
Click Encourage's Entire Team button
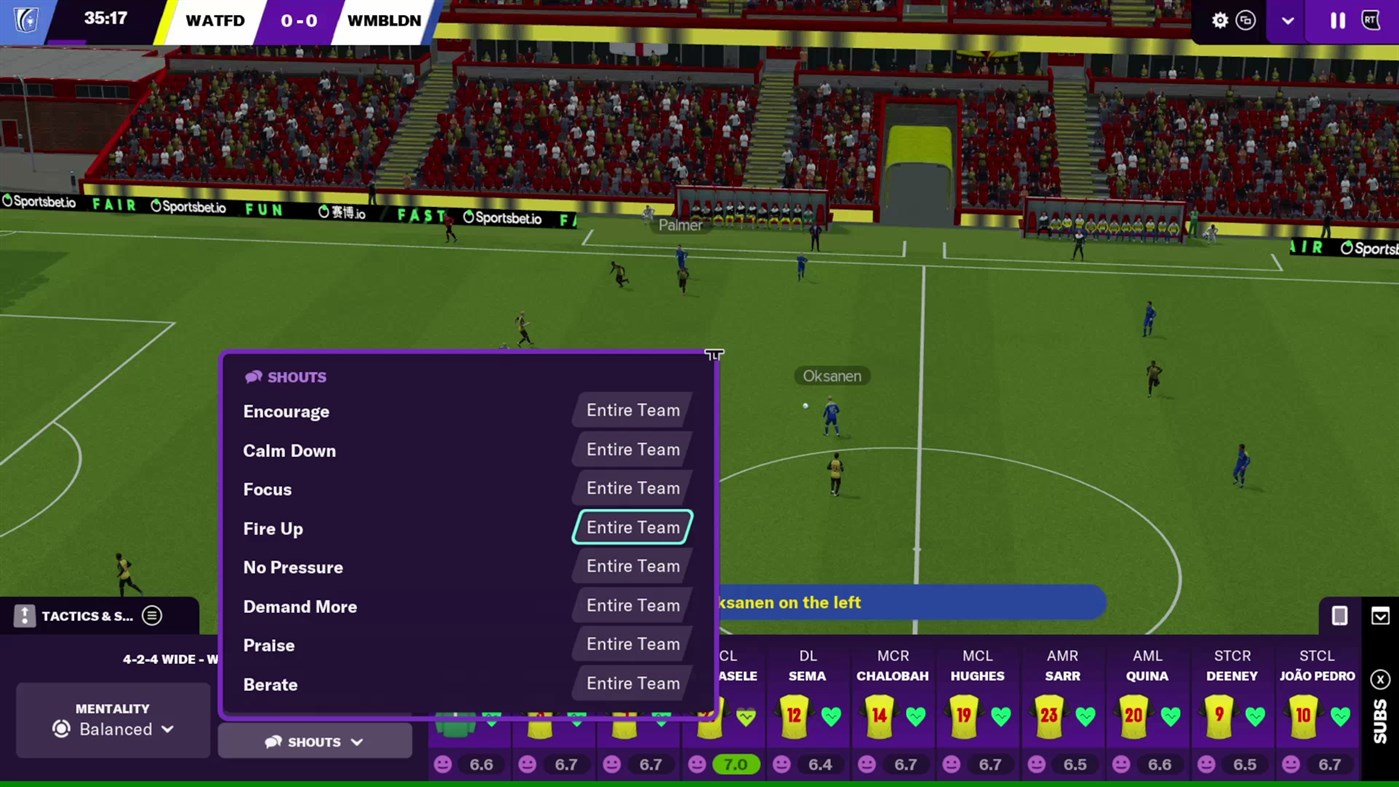click(632, 410)
